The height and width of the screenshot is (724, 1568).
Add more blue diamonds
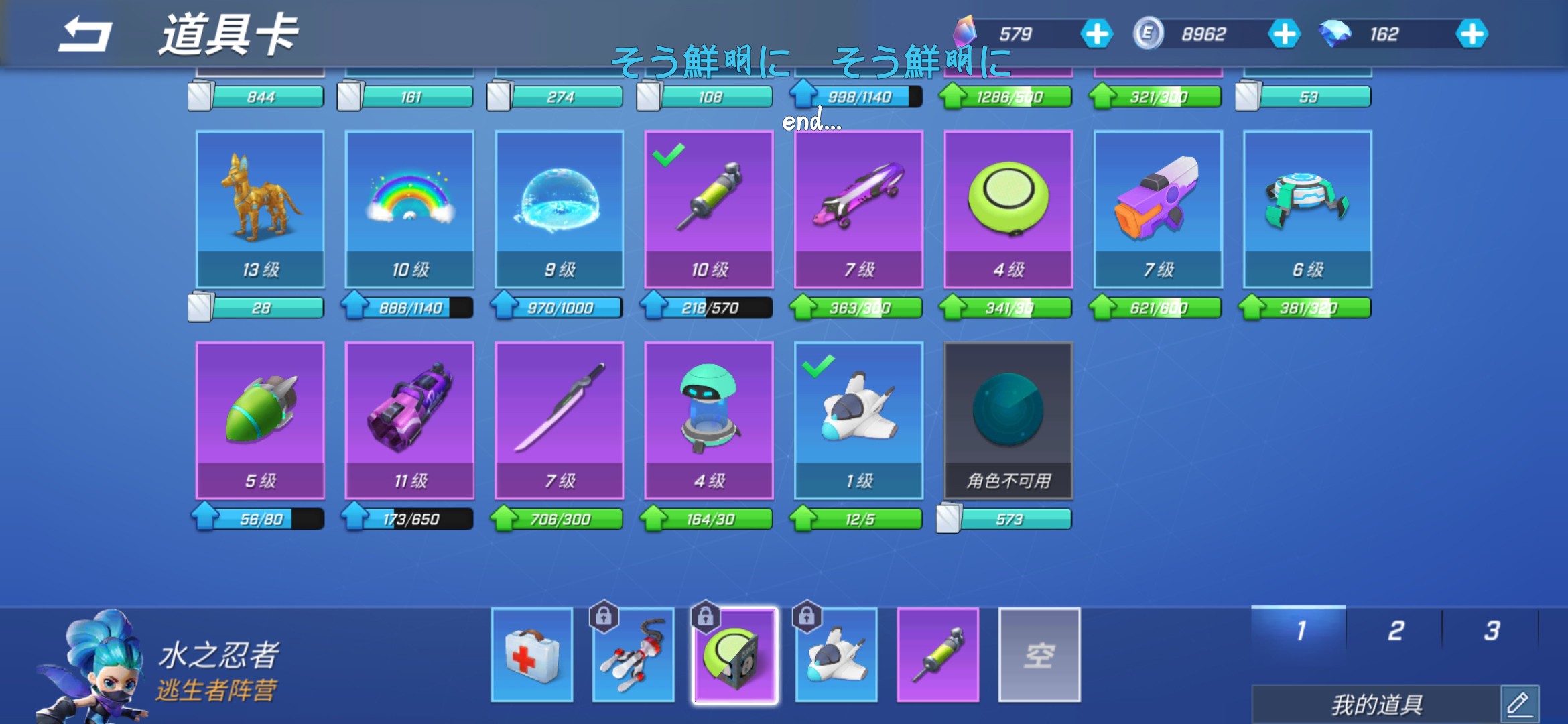pos(1472,34)
